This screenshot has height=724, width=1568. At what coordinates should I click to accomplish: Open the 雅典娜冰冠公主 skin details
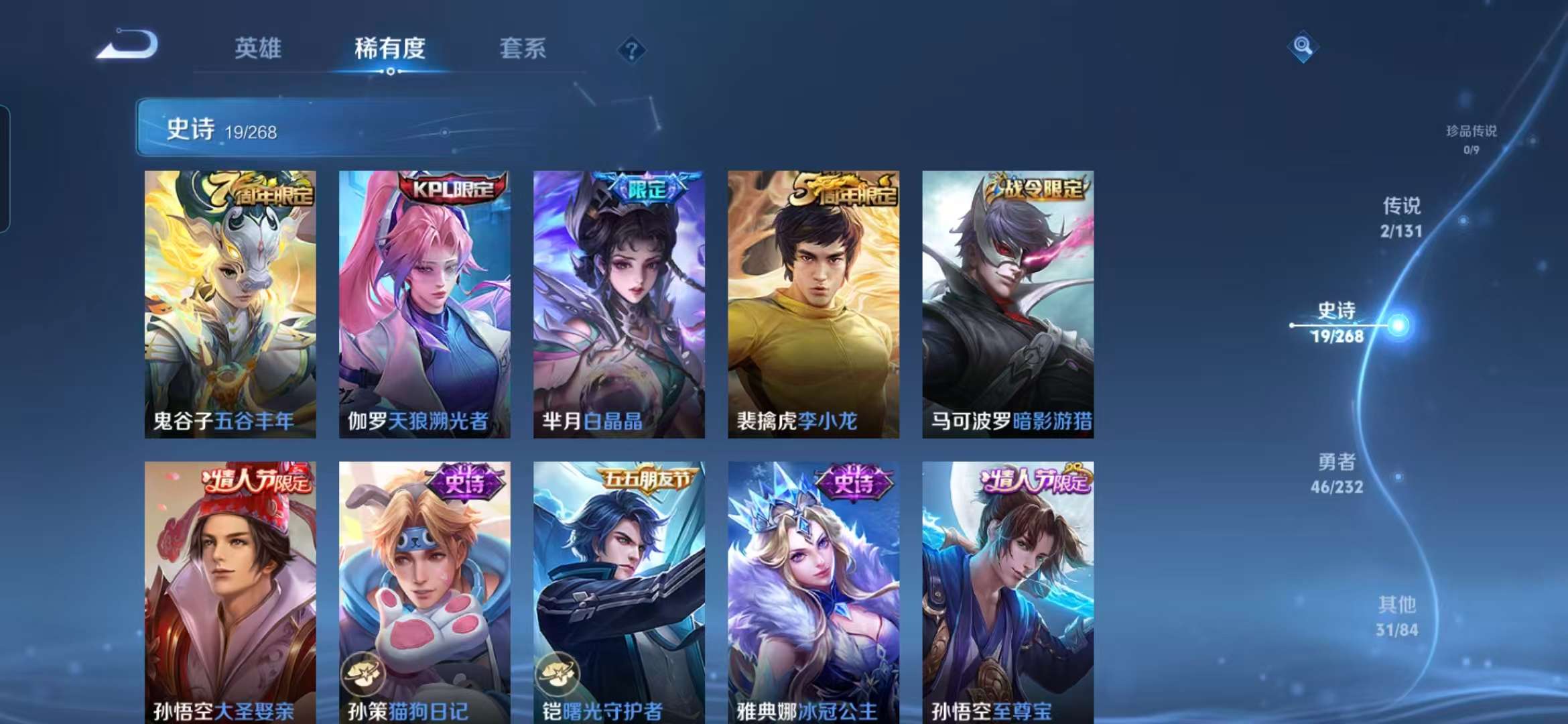813,590
